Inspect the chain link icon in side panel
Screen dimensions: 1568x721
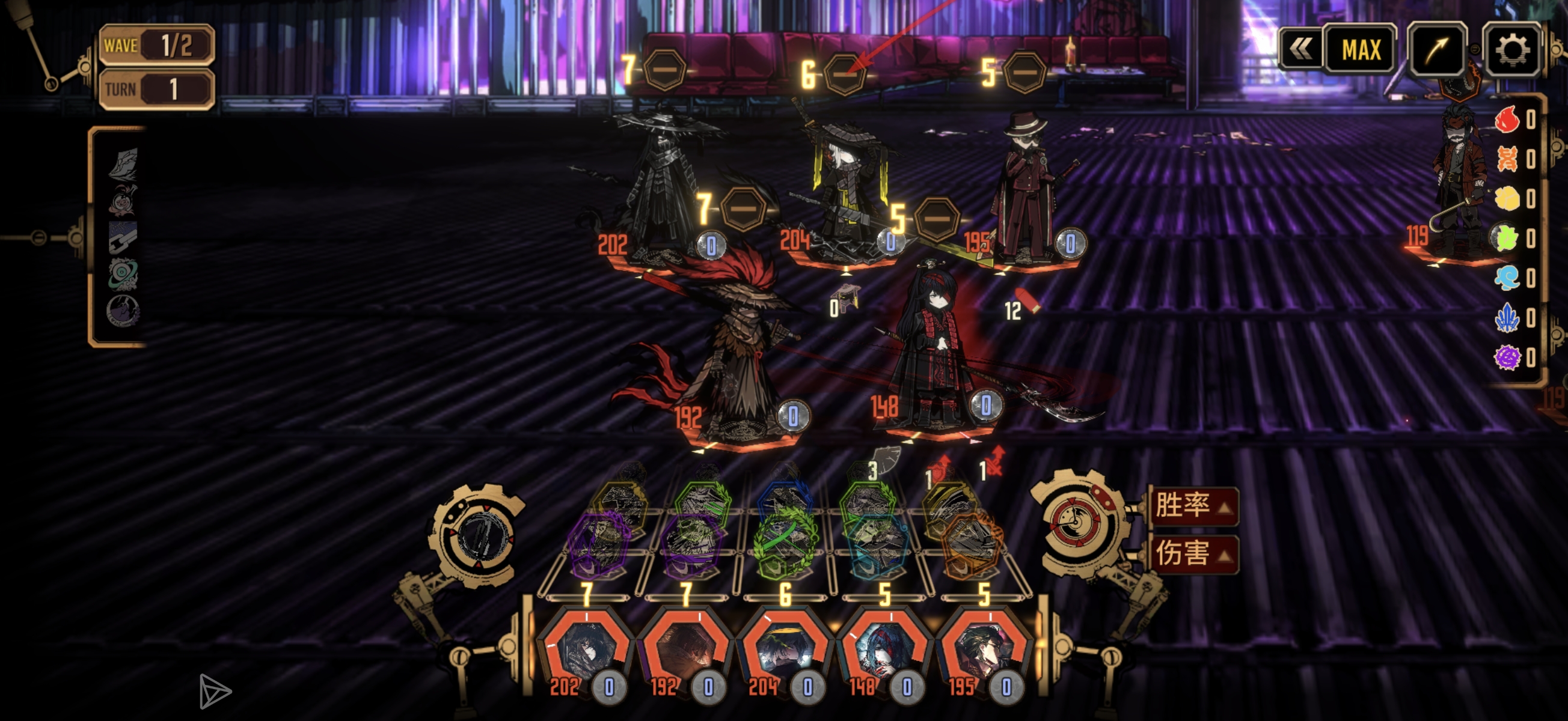click(122, 237)
